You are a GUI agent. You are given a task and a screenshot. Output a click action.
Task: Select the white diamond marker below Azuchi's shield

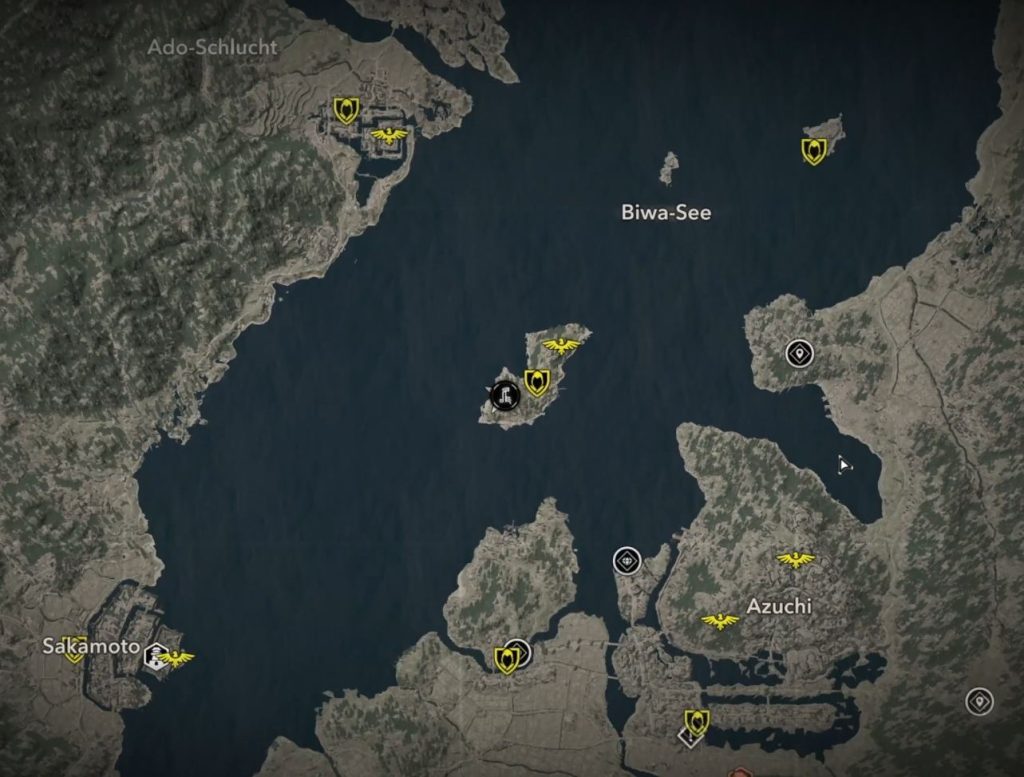[686, 738]
